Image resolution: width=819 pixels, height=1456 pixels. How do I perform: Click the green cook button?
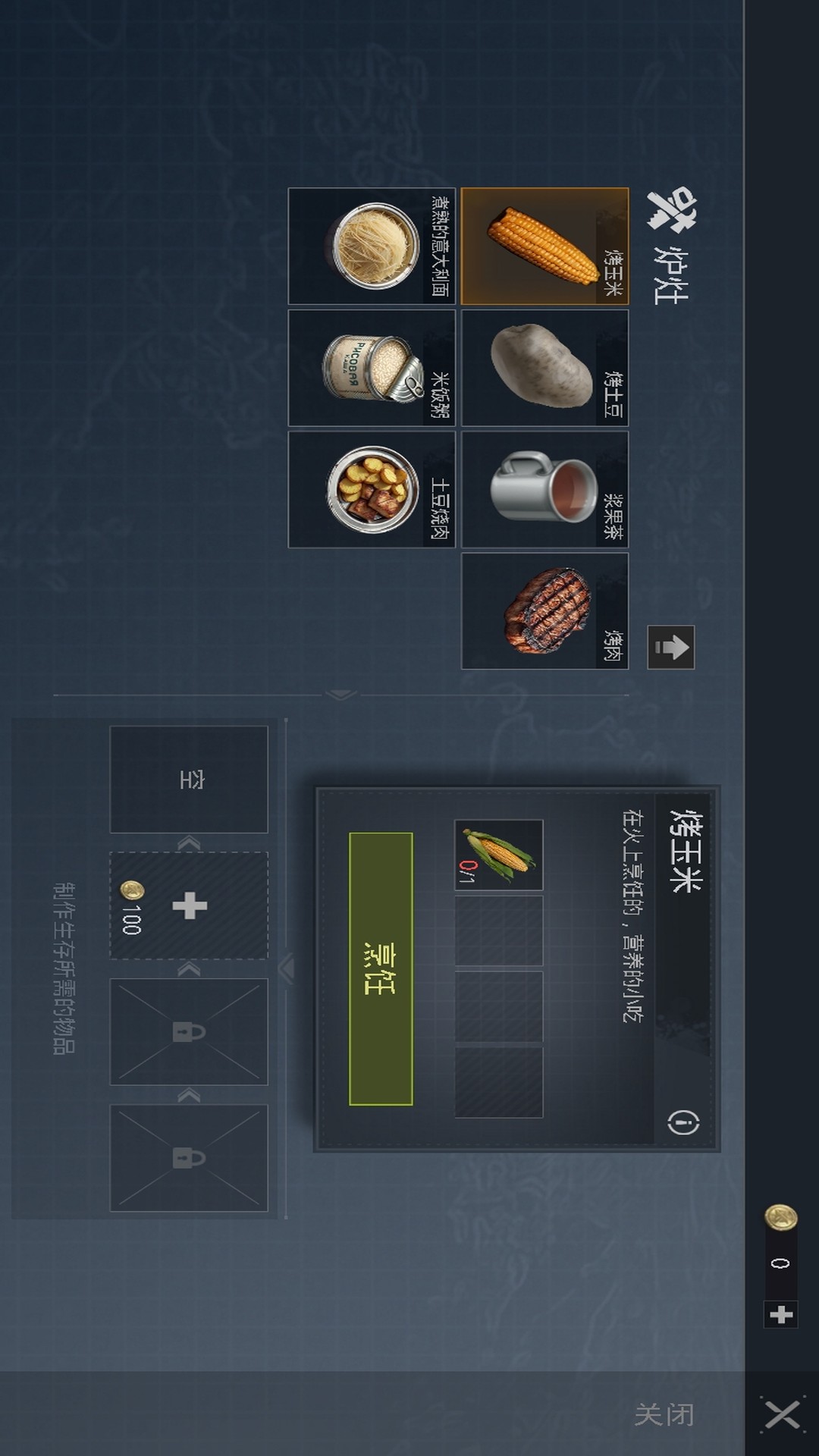[381, 968]
